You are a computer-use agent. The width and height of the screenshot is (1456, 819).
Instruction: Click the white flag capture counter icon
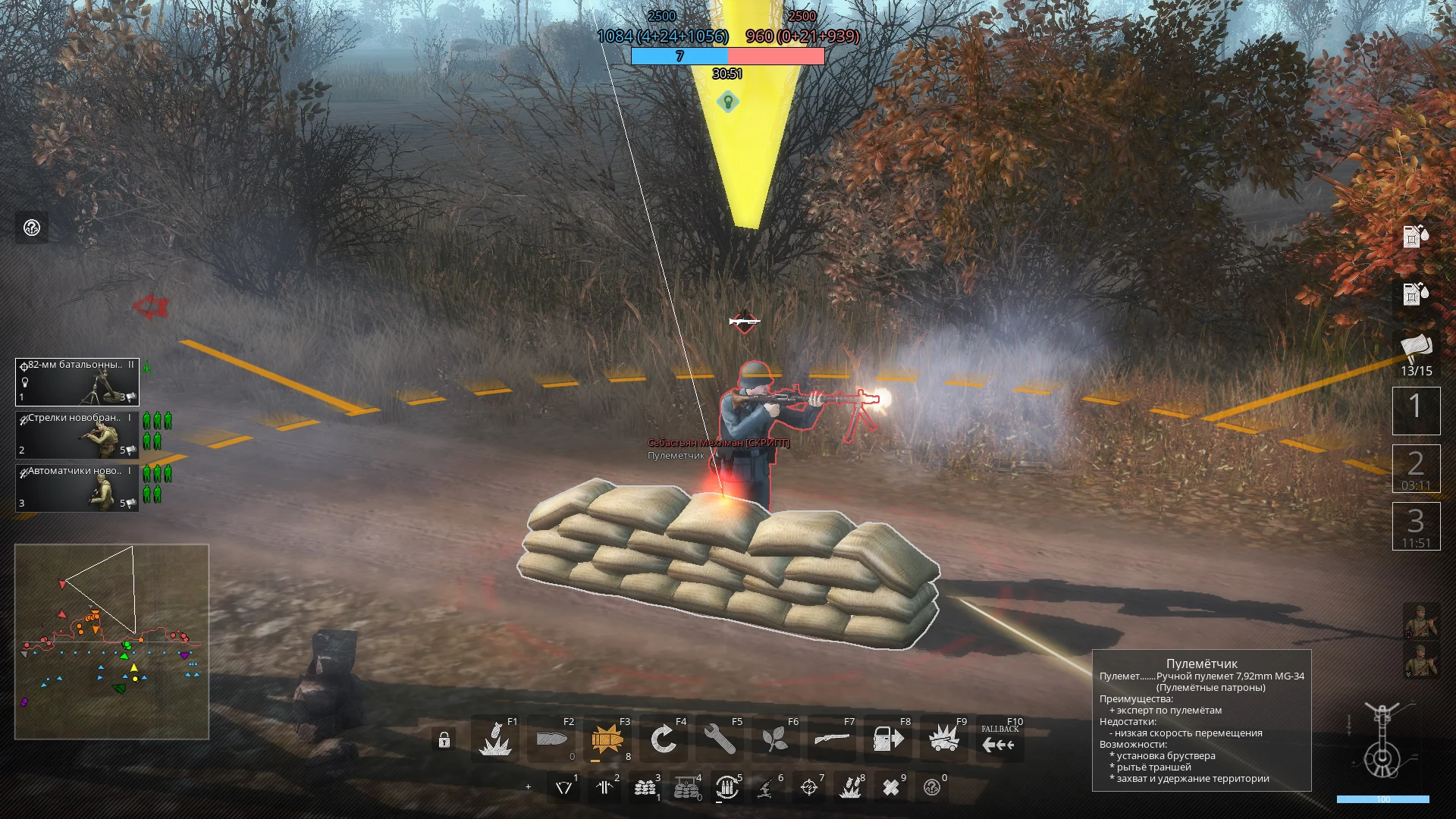1416,348
